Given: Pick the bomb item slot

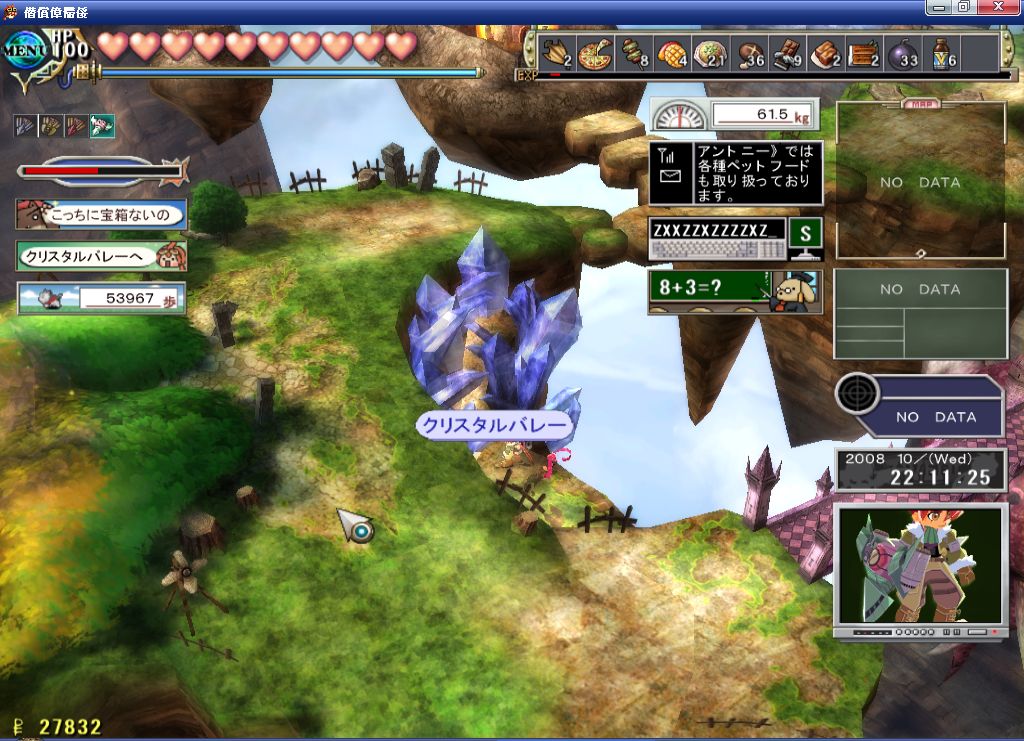Looking at the screenshot, I should tap(903, 54).
